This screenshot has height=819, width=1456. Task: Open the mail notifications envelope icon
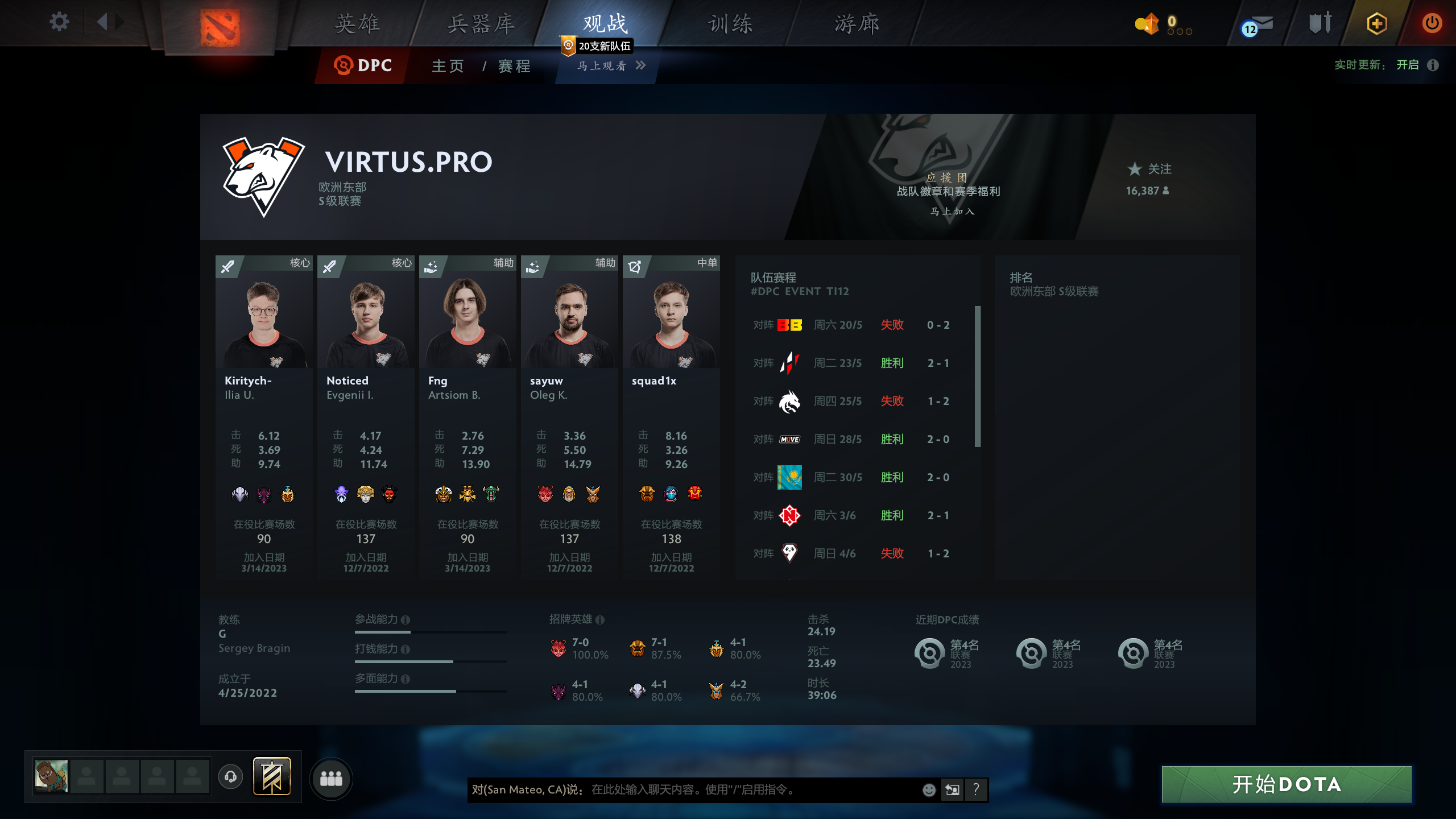tap(1261, 23)
